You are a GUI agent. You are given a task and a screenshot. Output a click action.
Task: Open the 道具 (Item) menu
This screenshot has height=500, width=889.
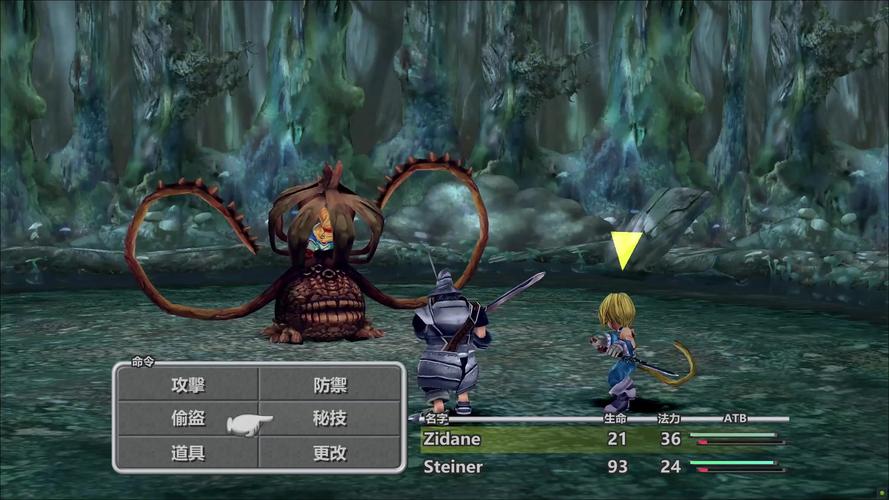click(188, 453)
